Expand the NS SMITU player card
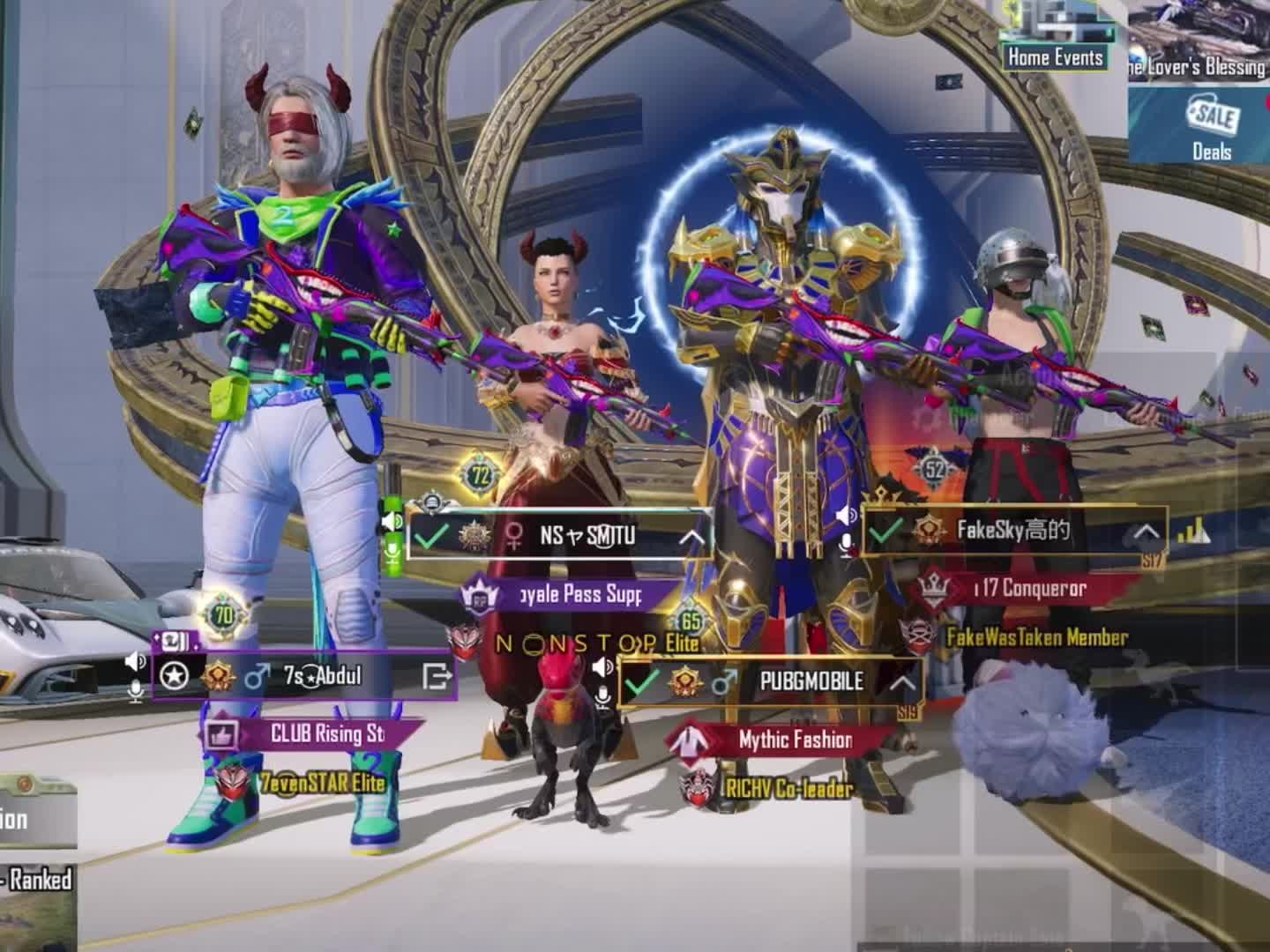 691,537
